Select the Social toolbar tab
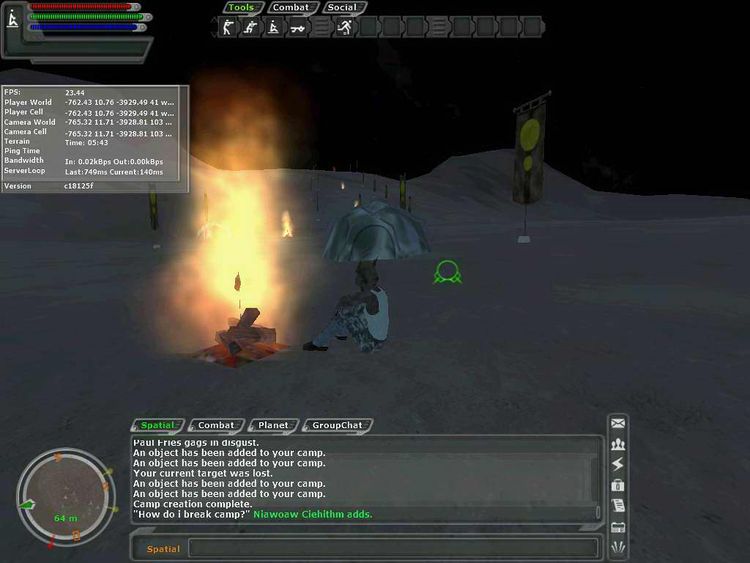The height and width of the screenshot is (563, 750). pos(341,7)
